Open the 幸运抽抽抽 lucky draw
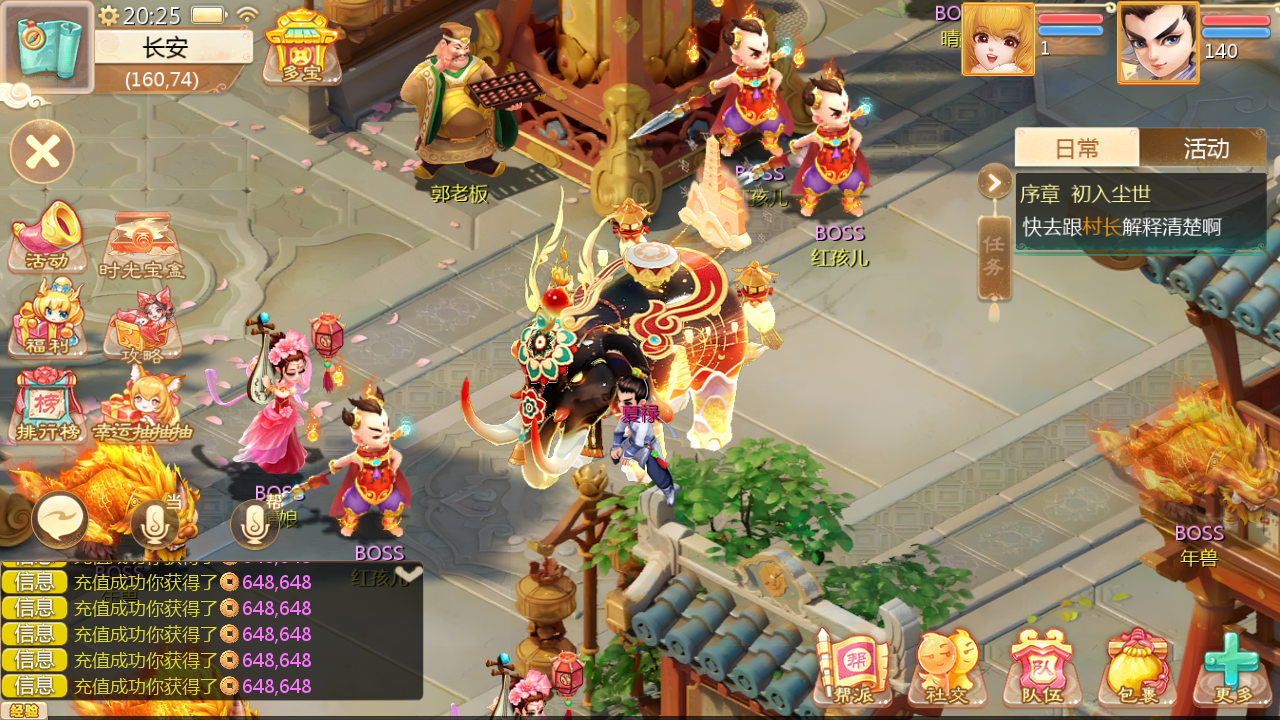 click(x=142, y=407)
